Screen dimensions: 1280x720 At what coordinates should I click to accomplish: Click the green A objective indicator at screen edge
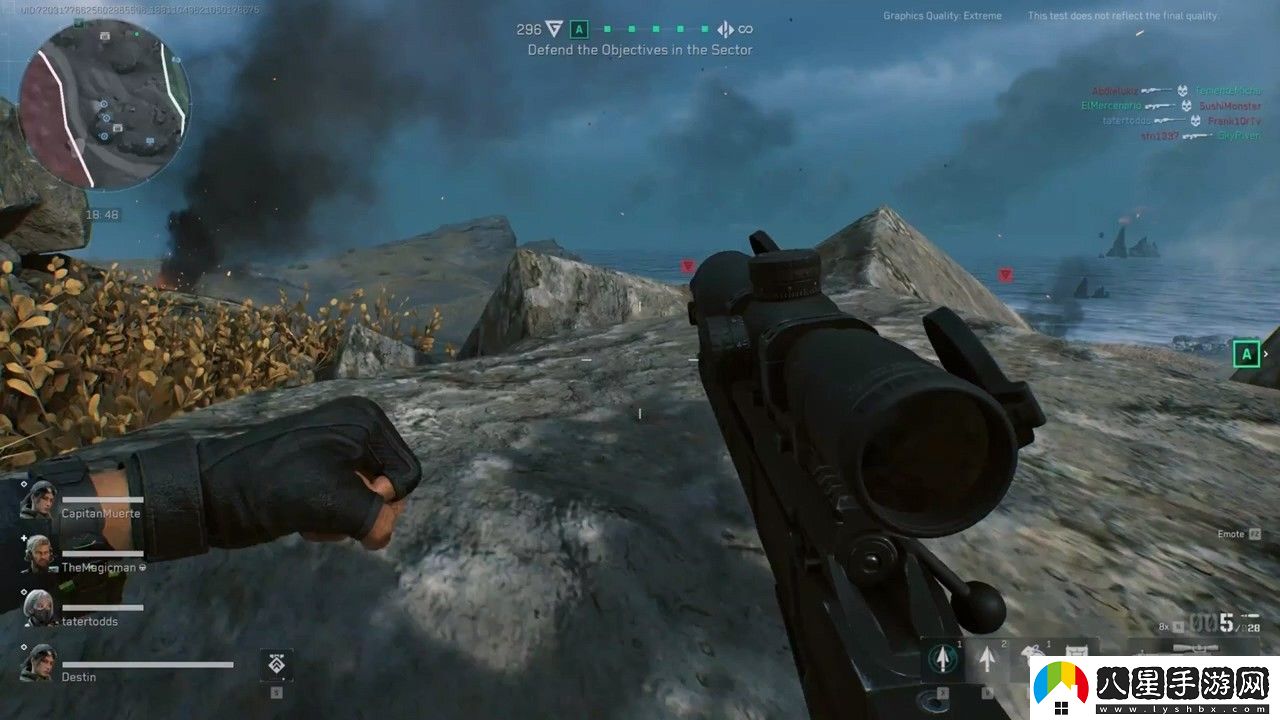1246,353
